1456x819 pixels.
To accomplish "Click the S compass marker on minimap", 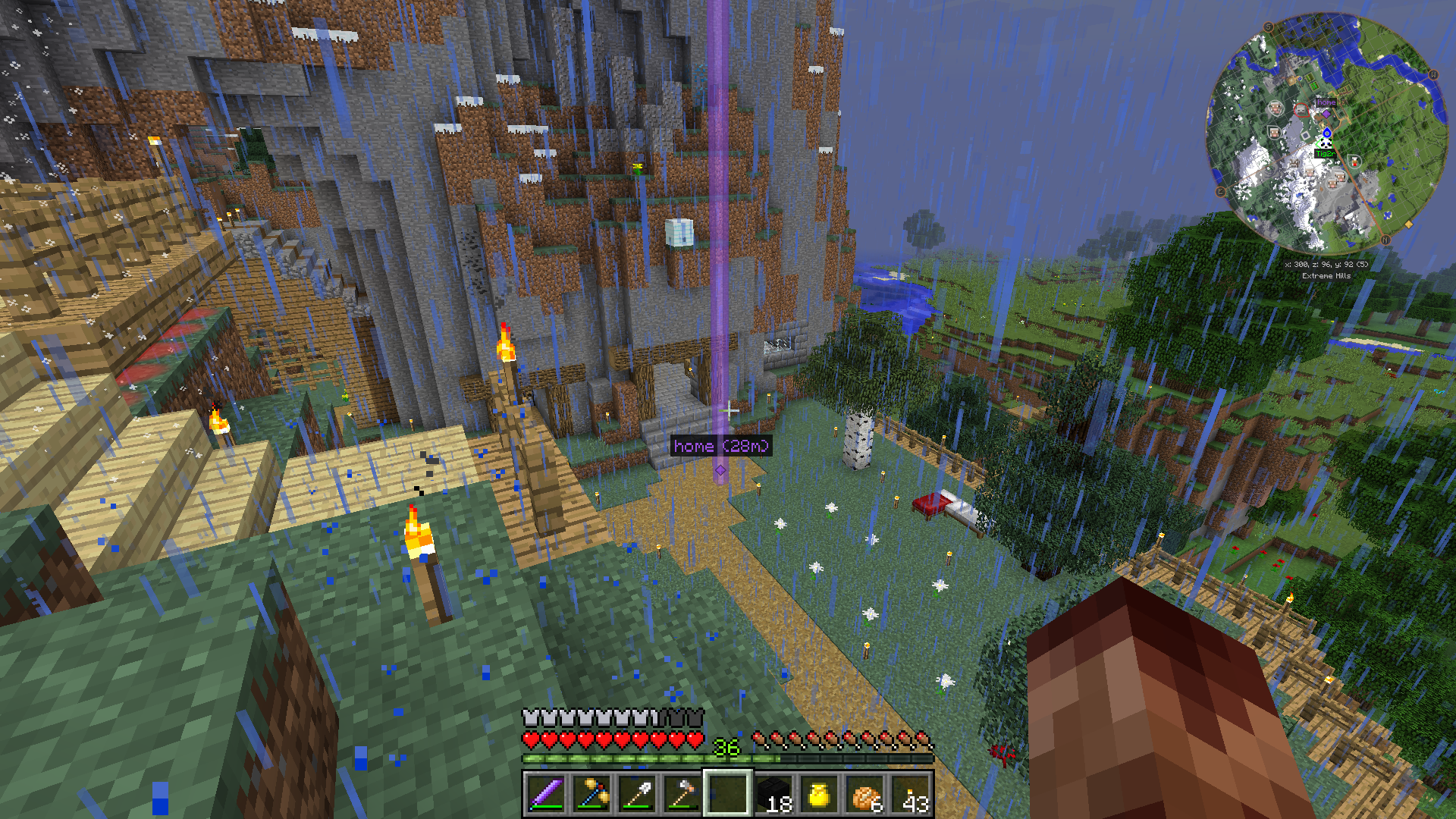I will tap(1269, 27).
